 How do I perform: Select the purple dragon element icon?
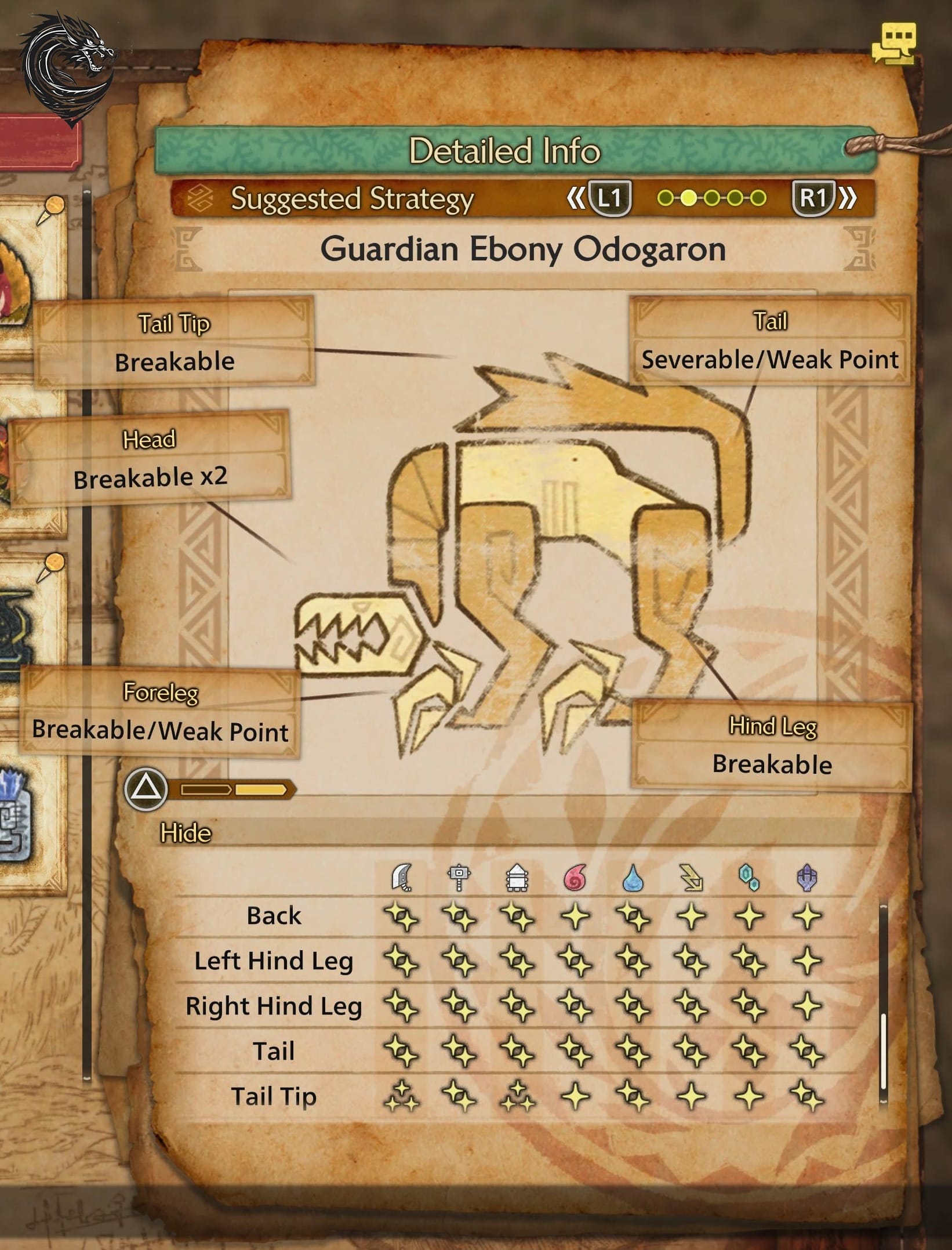coord(807,878)
